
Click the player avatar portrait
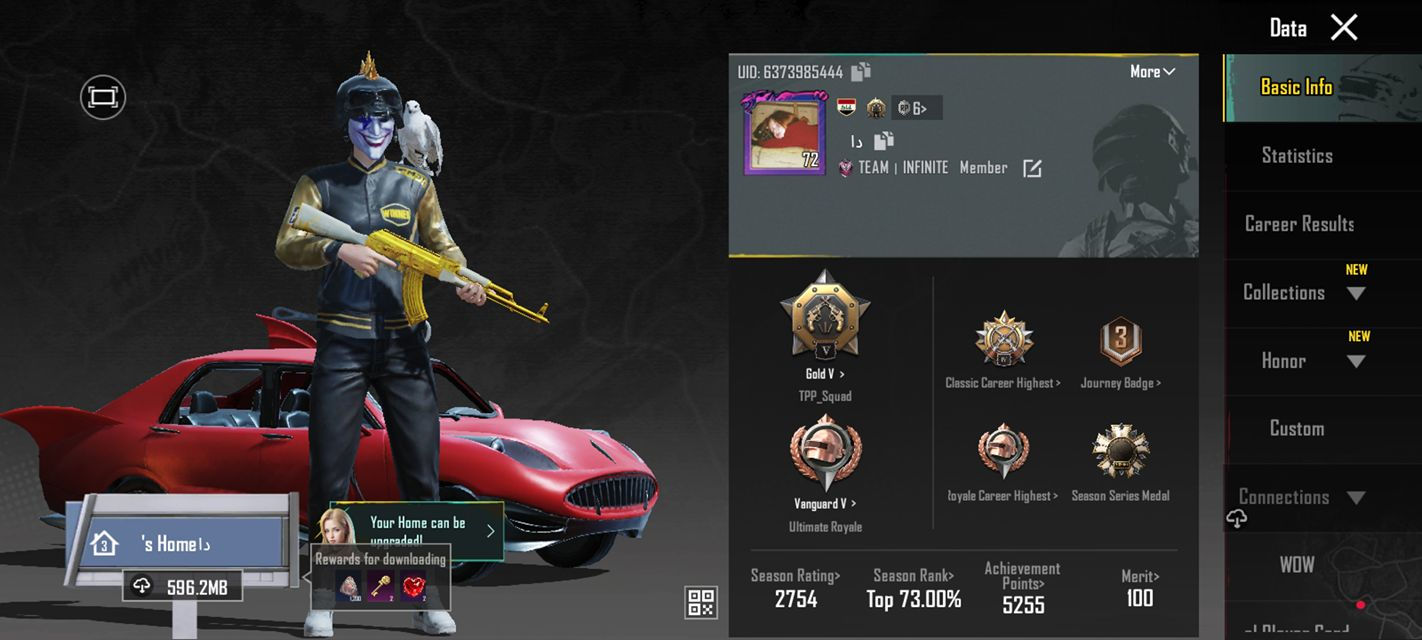[781, 134]
